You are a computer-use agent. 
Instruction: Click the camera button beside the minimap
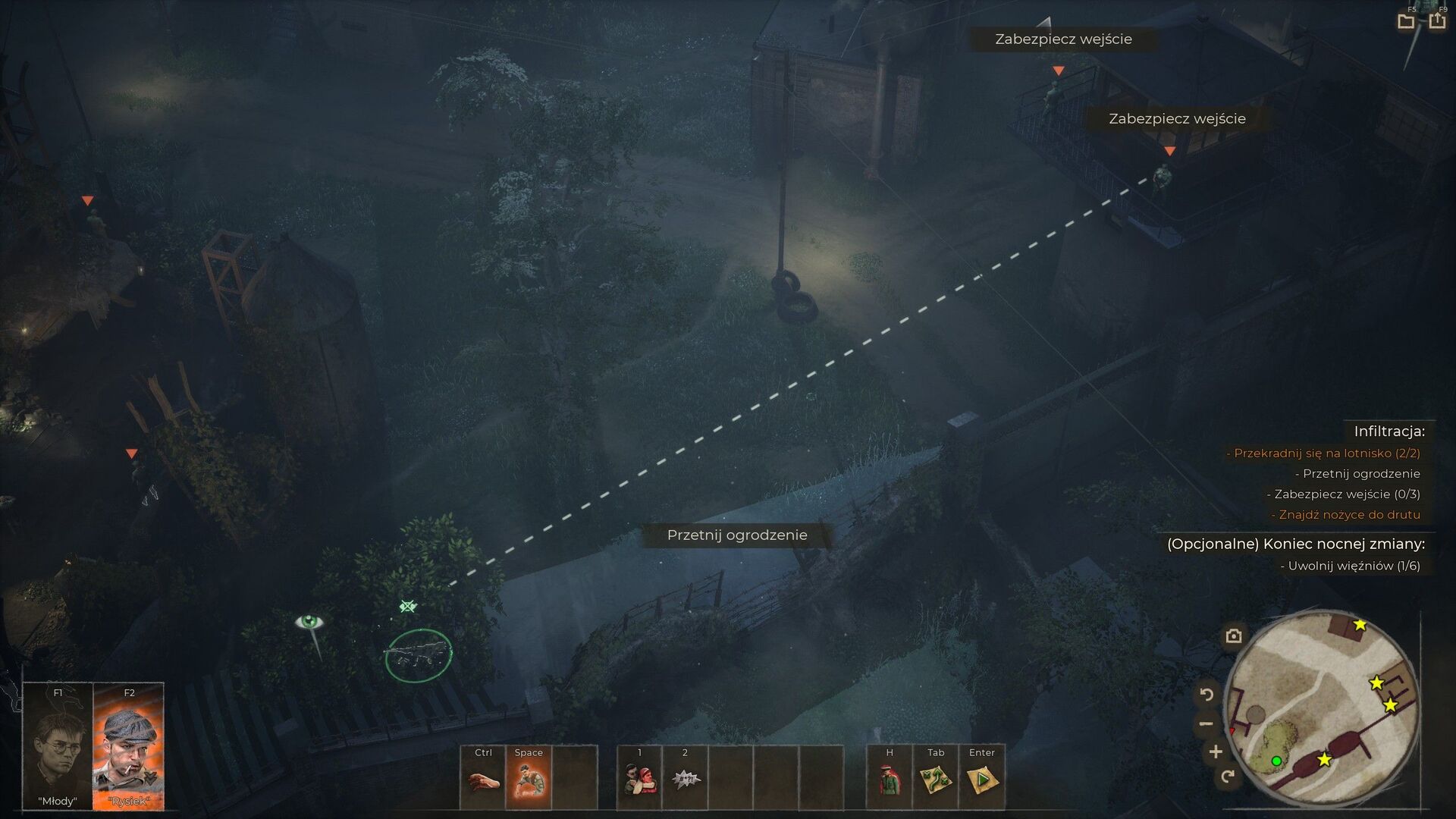[x=1234, y=636]
